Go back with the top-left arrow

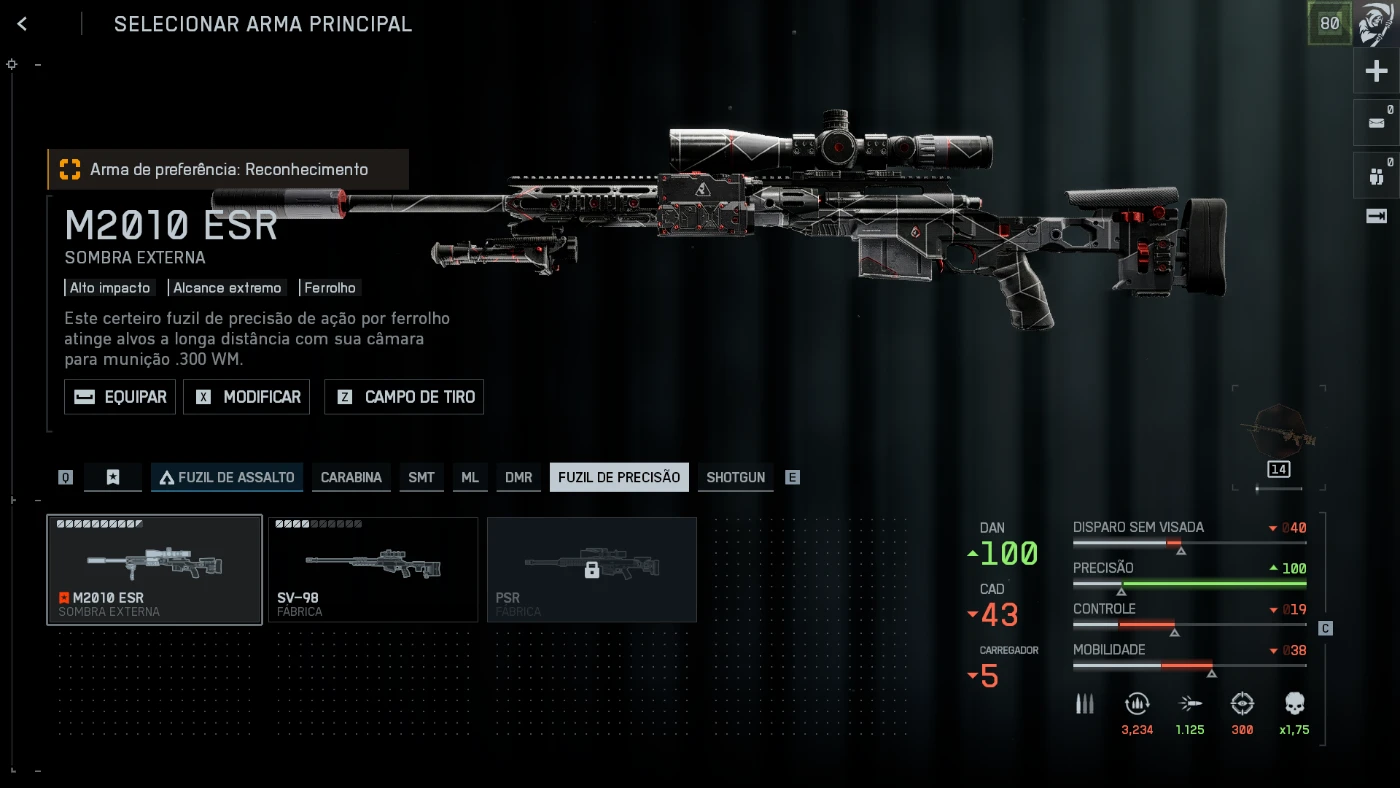coord(22,24)
